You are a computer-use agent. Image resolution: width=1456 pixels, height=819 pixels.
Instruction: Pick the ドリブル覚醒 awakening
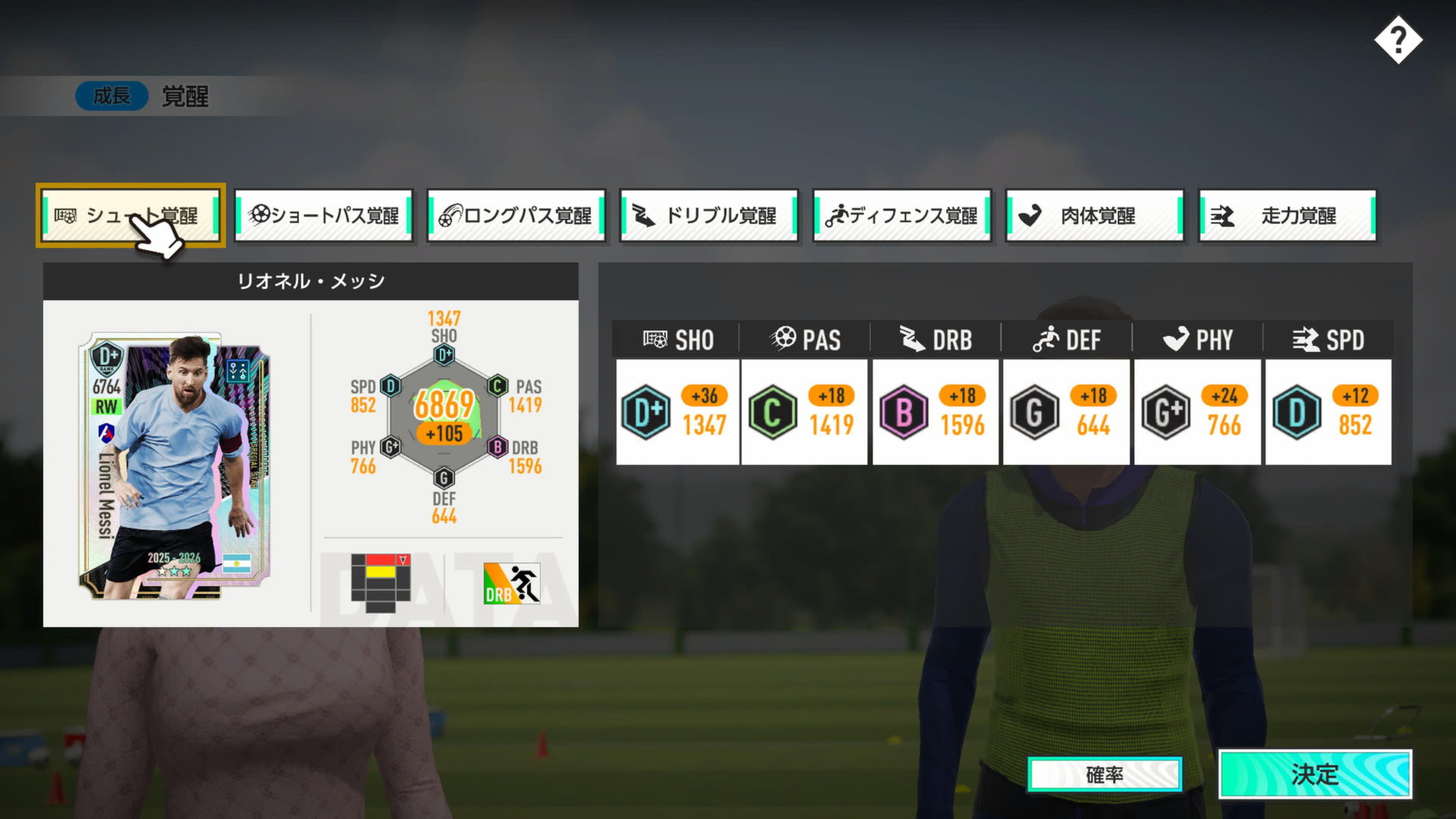click(x=709, y=215)
